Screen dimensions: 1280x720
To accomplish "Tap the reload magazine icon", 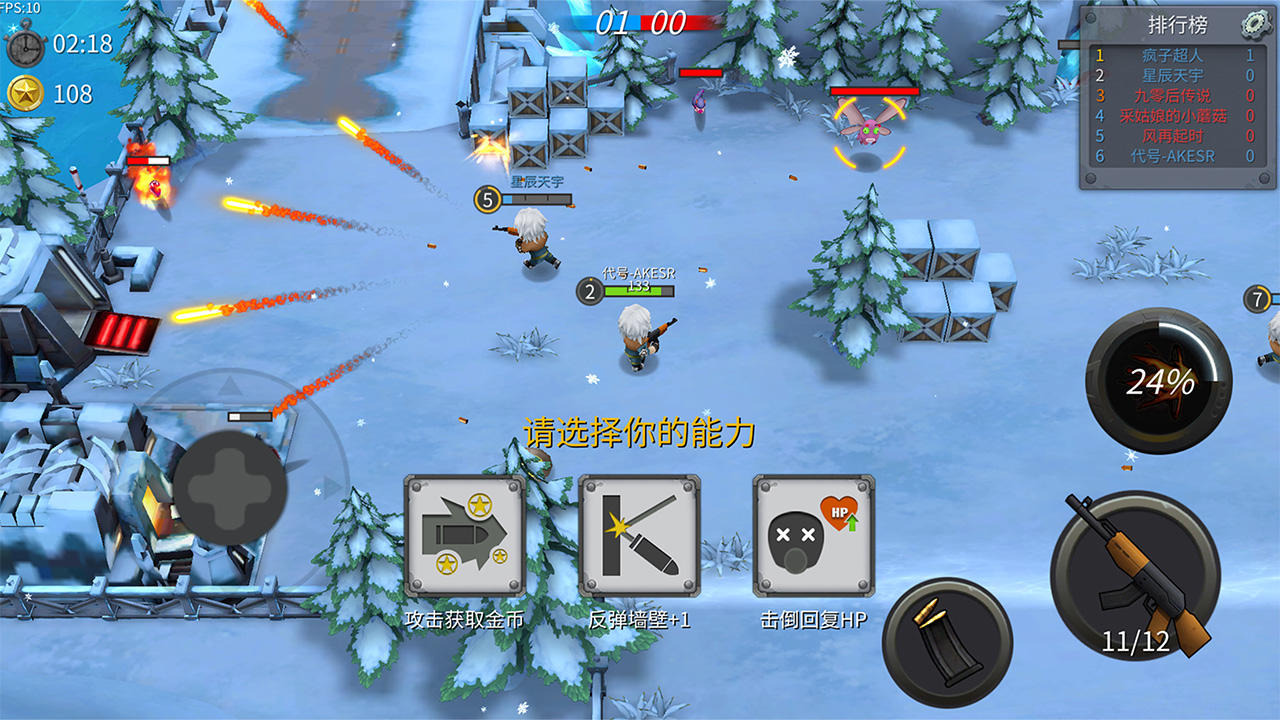I will pyautogui.click(x=951, y=641).
